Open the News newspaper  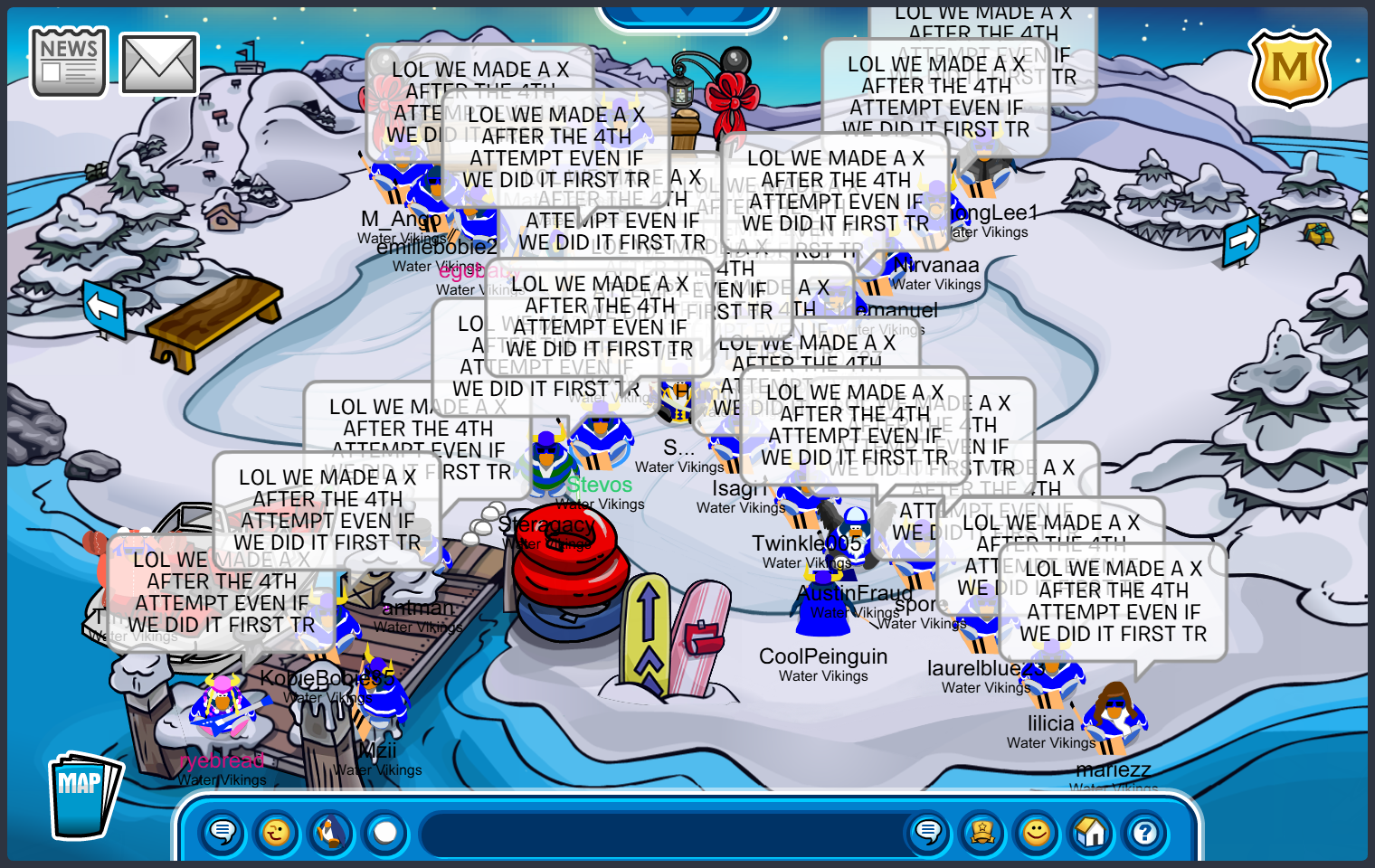[69, 62]
